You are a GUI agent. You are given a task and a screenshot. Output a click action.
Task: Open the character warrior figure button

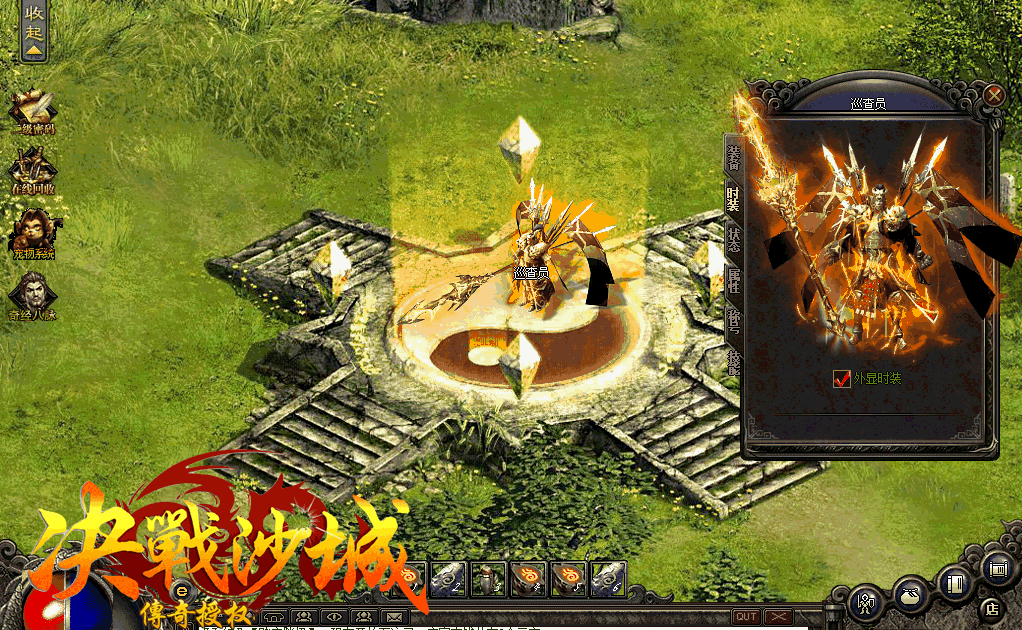864,603
